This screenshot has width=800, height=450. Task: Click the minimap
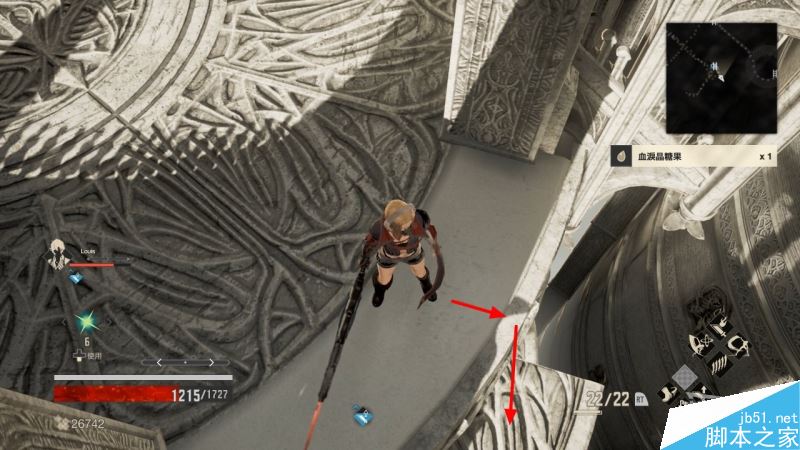coord(722,78)
